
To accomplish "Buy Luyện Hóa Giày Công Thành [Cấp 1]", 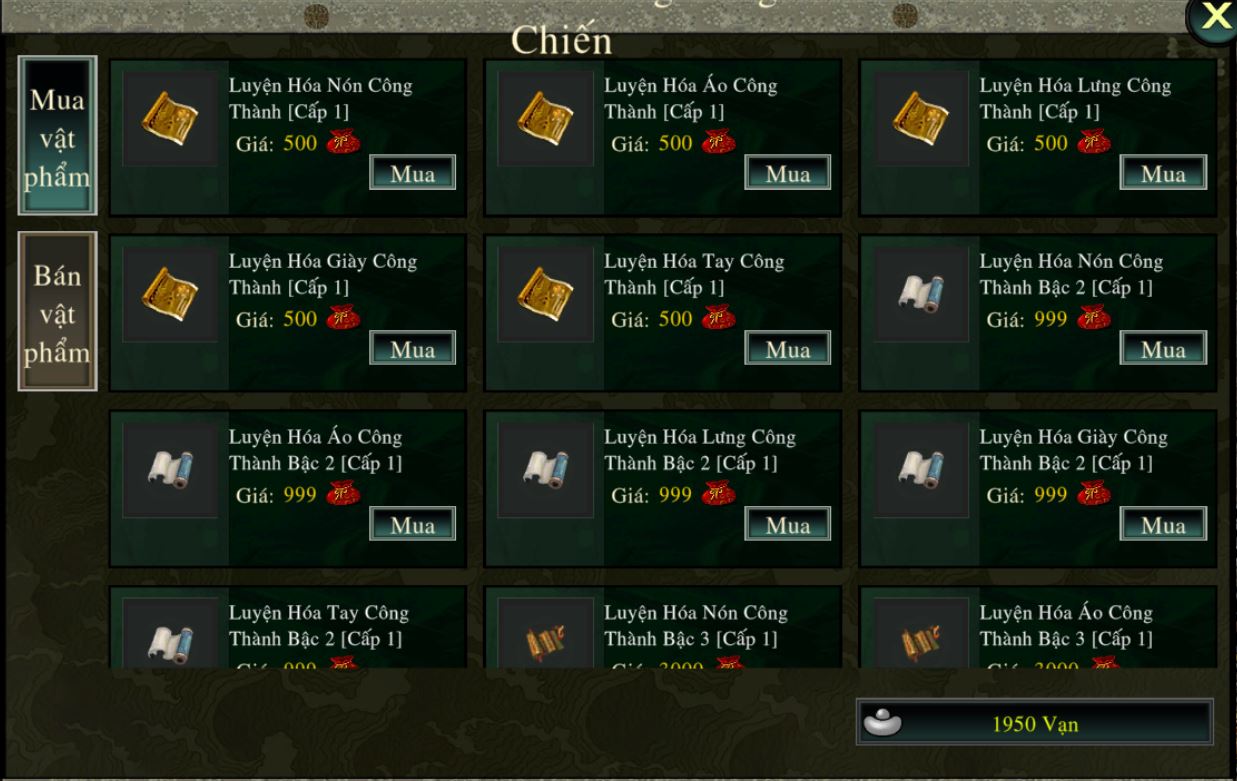I will click(x=412, y=349).
